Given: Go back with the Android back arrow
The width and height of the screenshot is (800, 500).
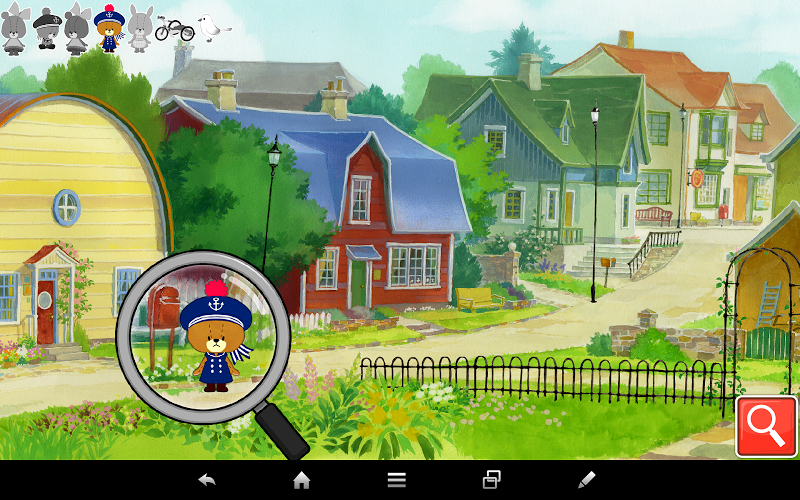Looking at the screenshot, I should (207, 480).
